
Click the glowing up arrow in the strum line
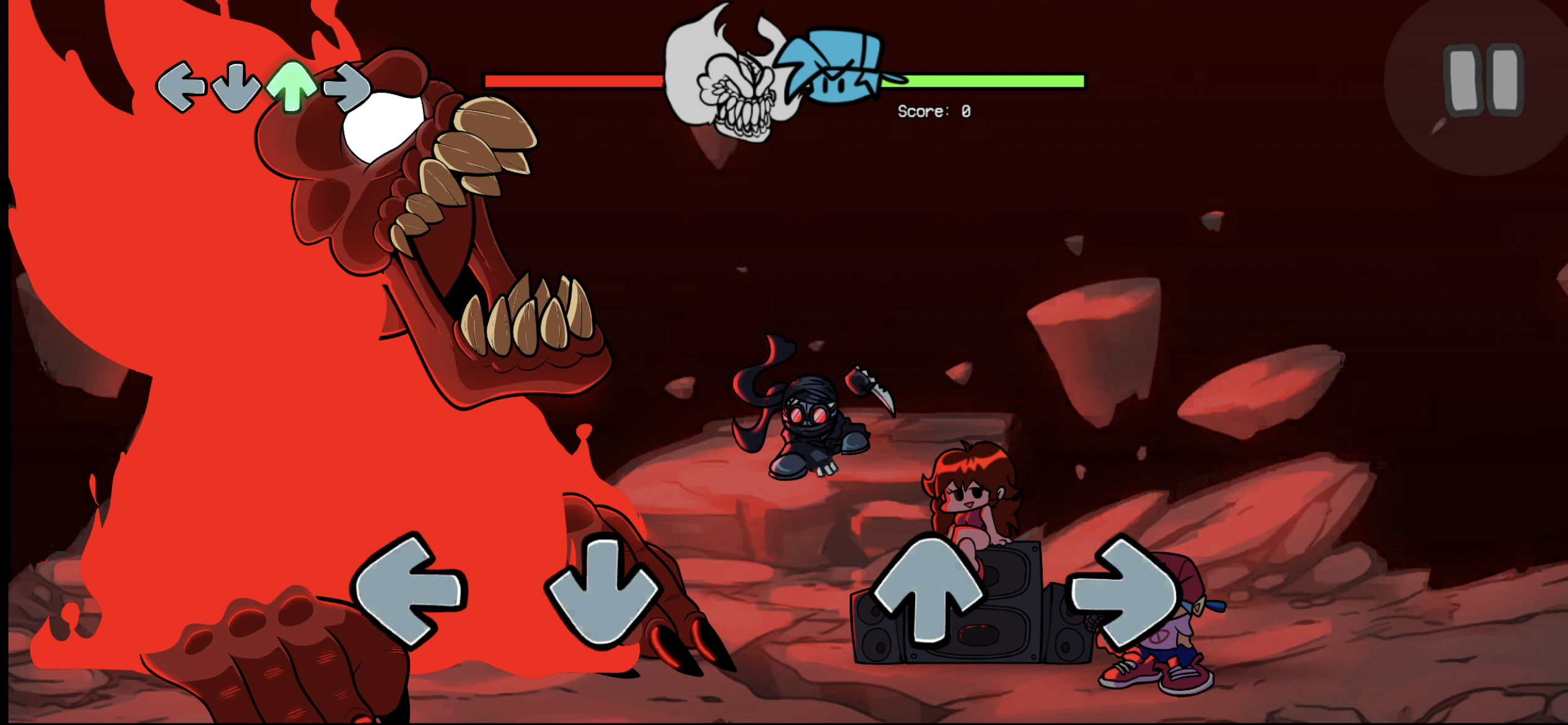point(292,86)
